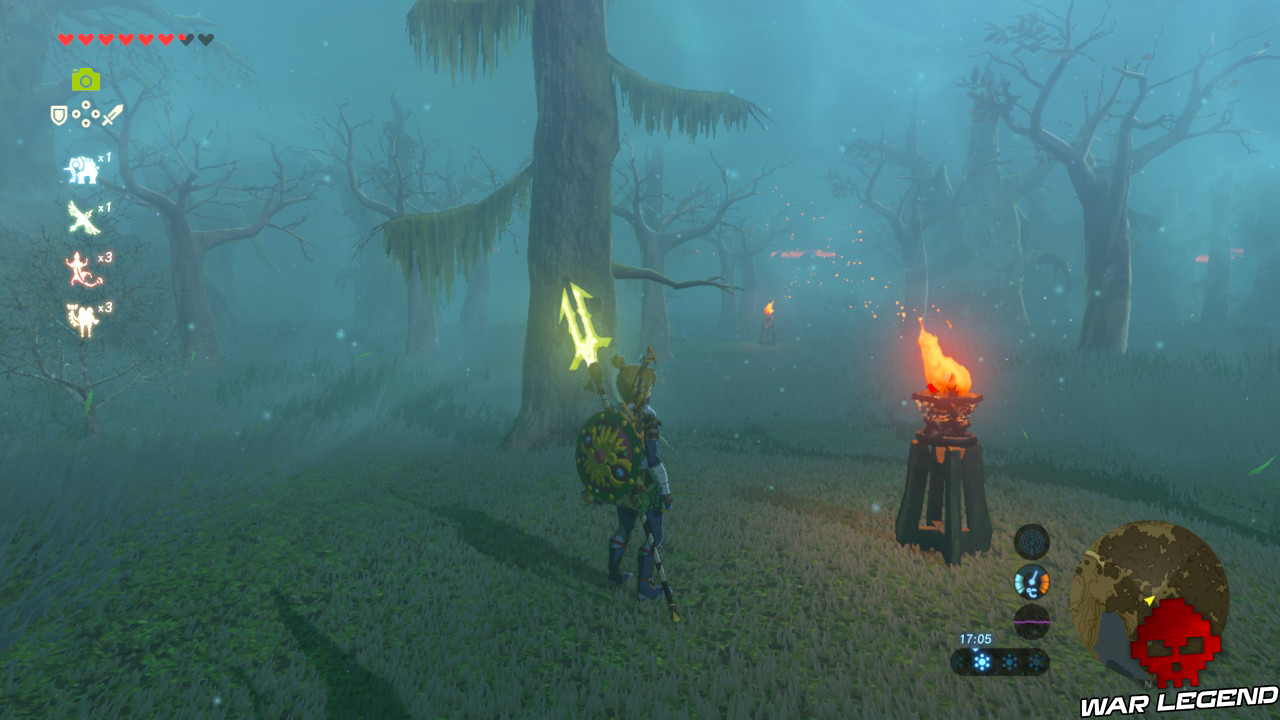Select the first heart in the health row

tap(66, 37)
